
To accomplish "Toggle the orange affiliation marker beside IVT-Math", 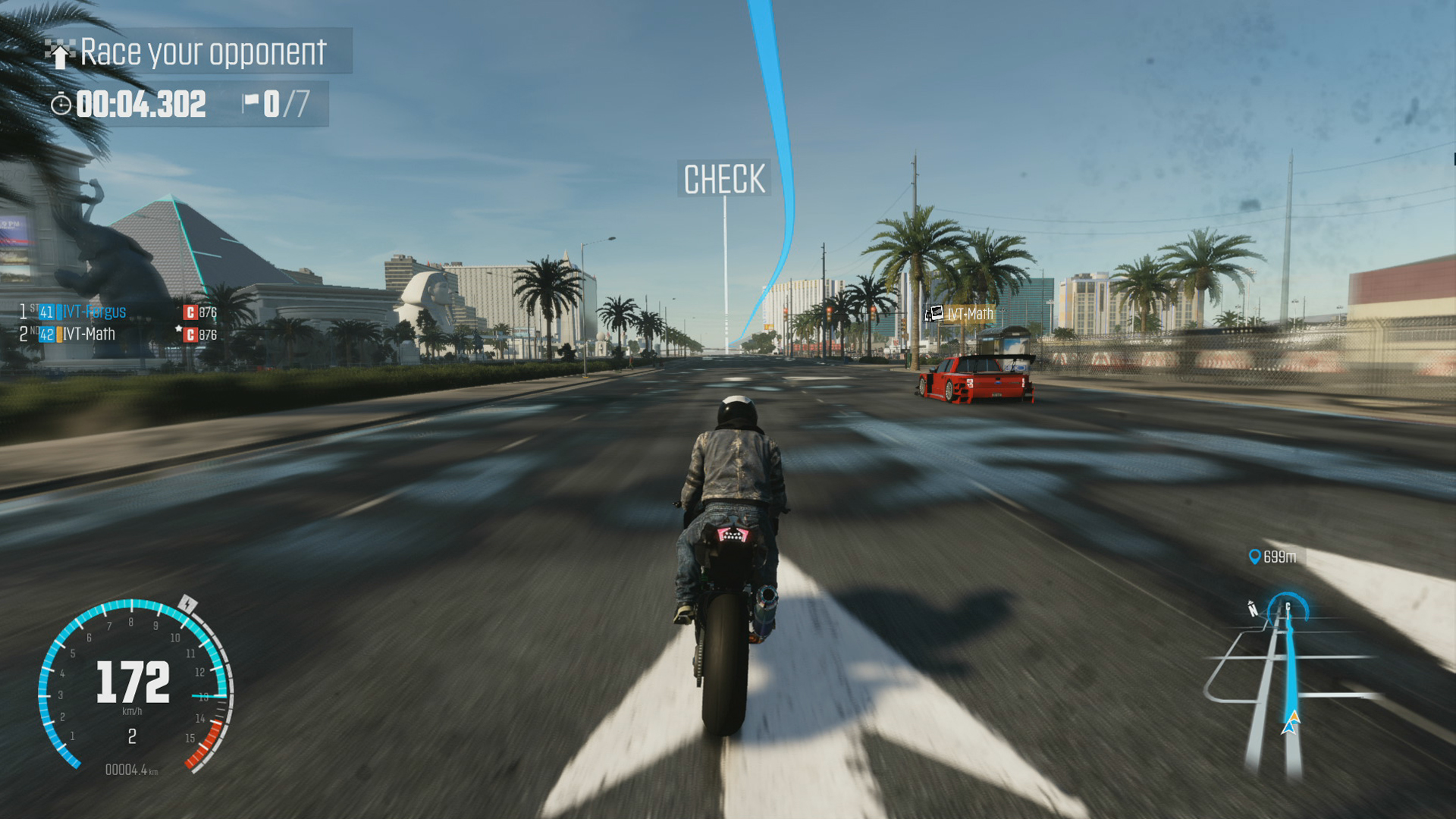I will [60, 335].
